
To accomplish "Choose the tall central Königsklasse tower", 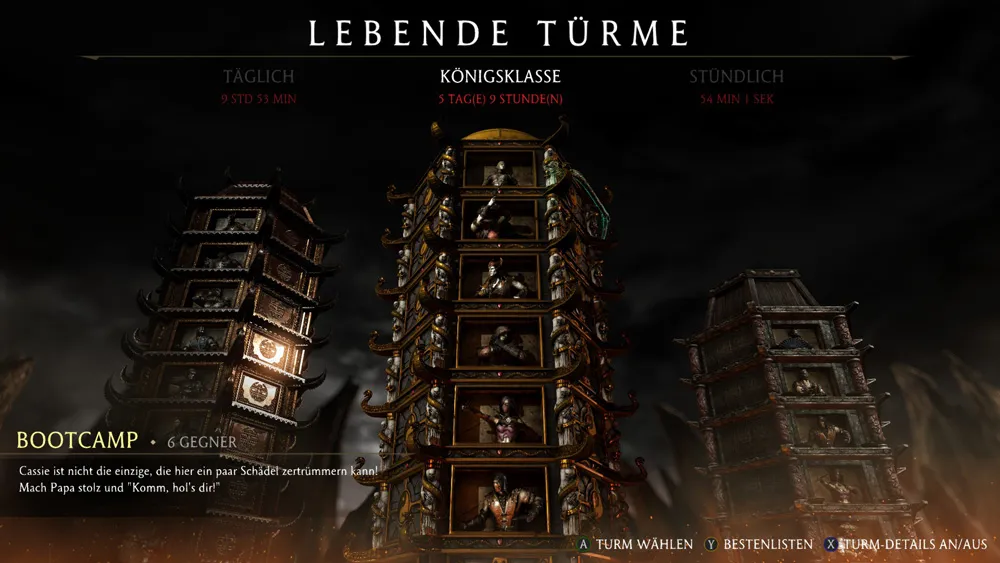I will (x=500, y=330).
